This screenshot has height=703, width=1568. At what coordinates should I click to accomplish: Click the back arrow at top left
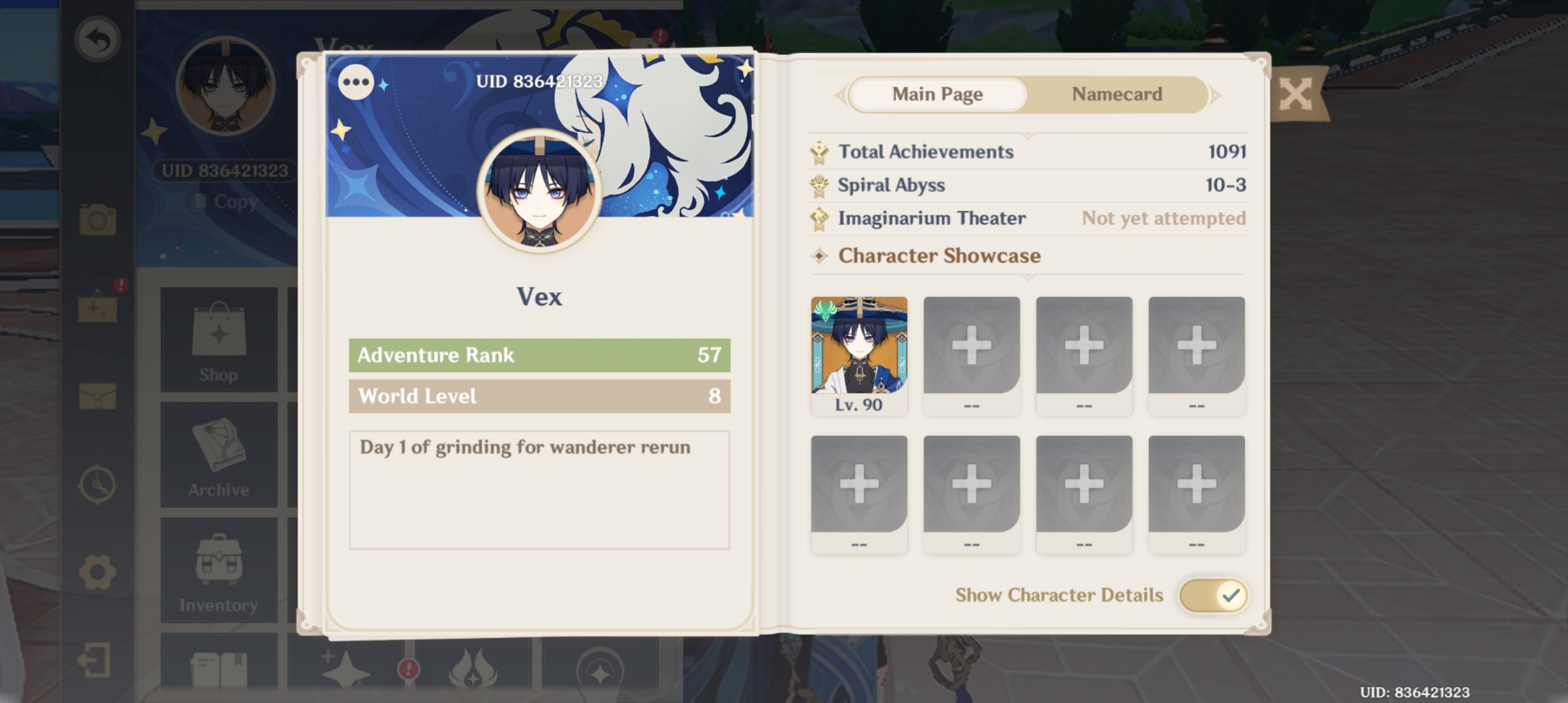click(x=96, y=39)
